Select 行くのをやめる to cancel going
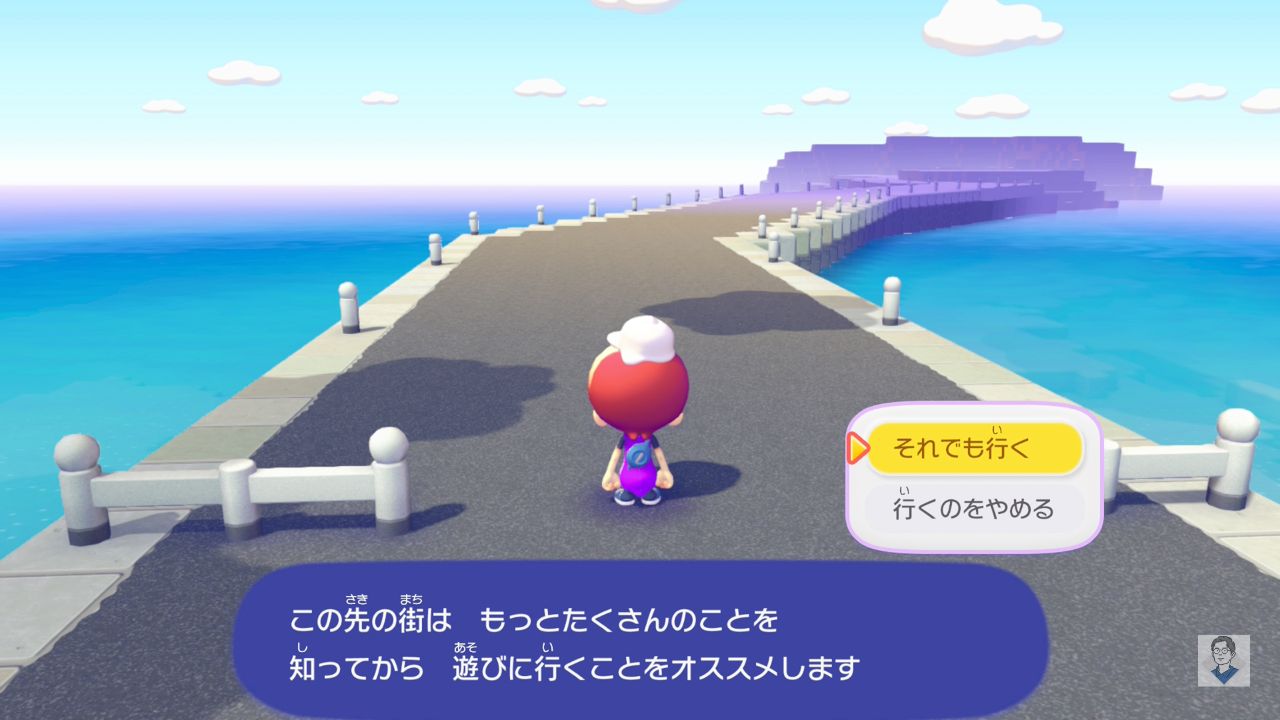This screenshot has height=720, width=1280. 973,508
